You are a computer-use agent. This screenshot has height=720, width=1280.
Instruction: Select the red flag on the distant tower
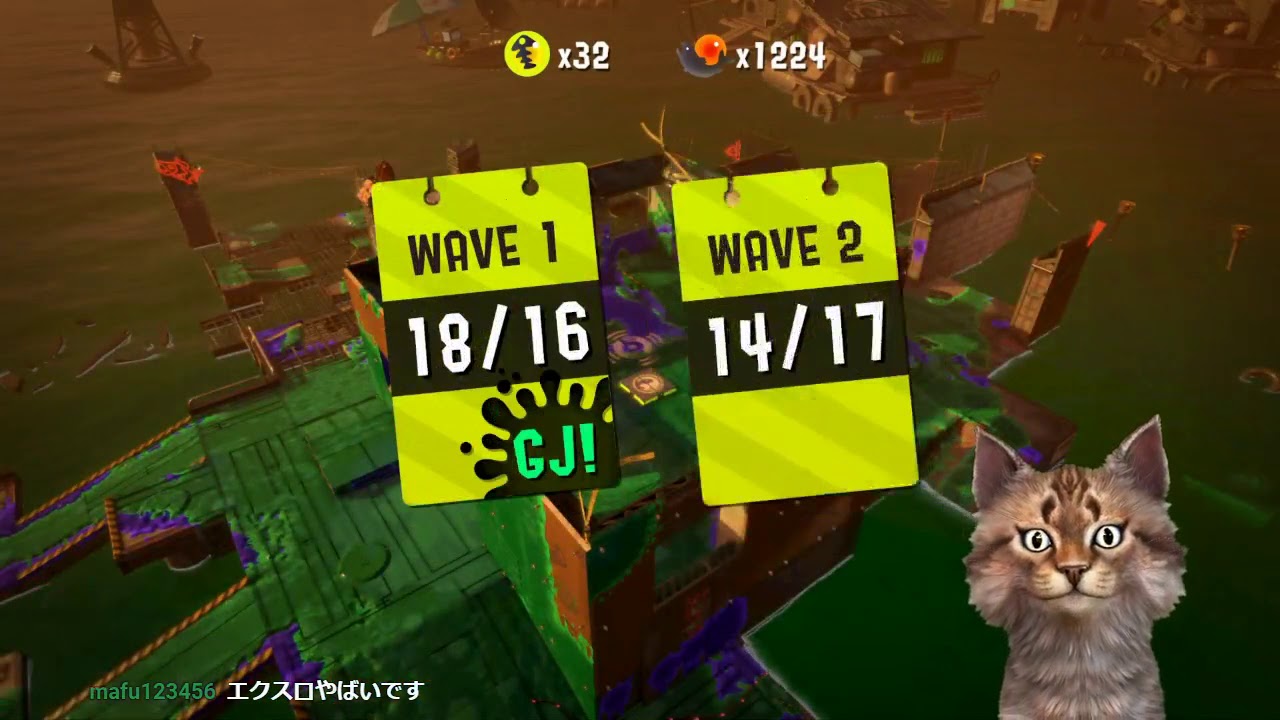(x=175, y=170)
